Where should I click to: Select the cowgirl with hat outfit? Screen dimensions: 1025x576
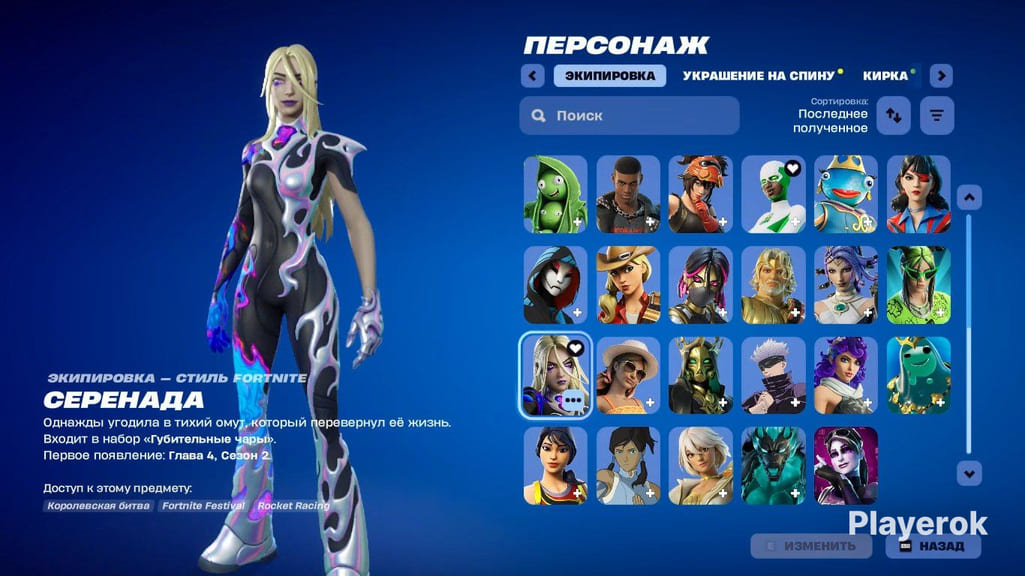pos(628,285)
